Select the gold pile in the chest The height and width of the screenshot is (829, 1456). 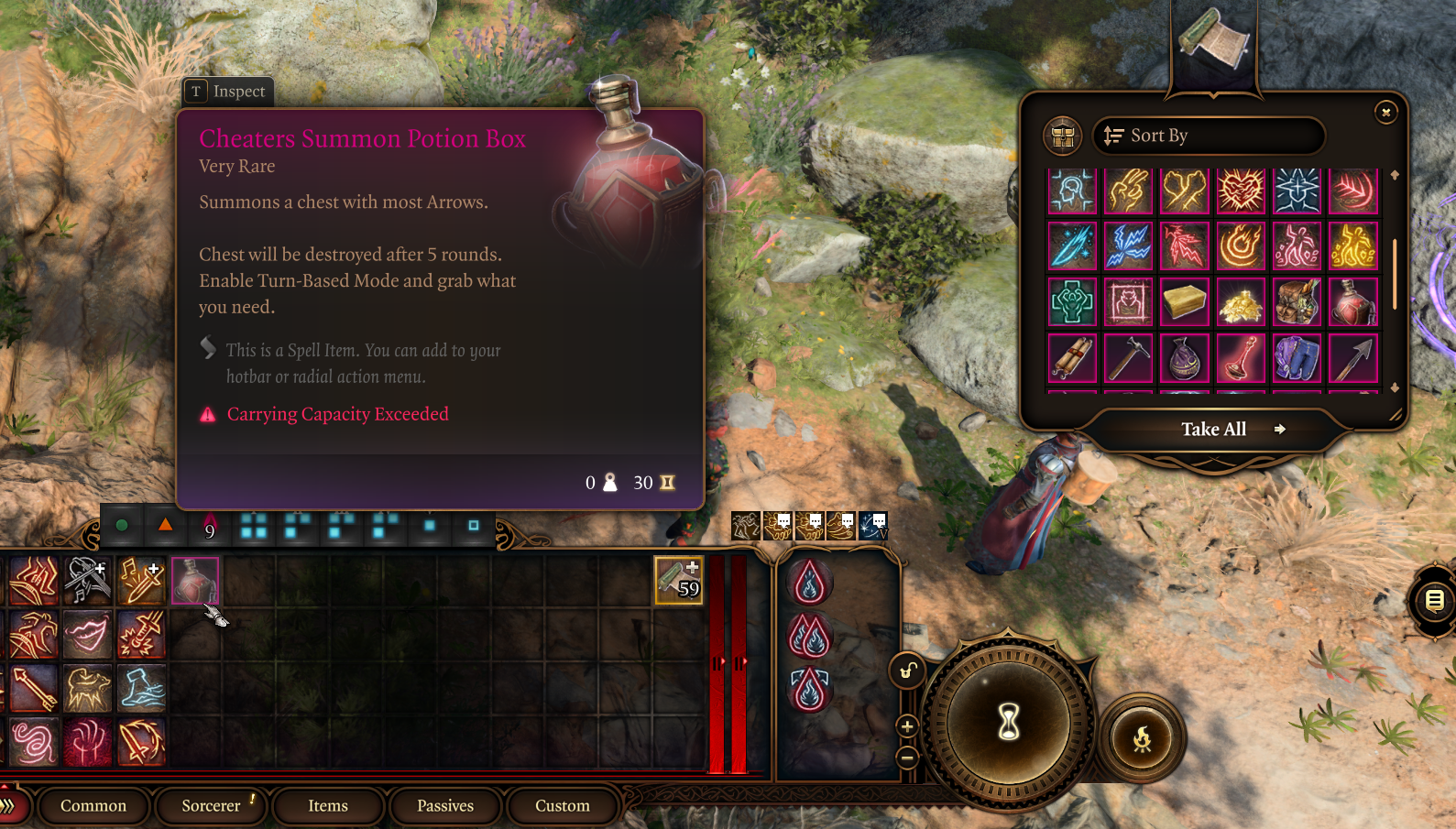1241,303
